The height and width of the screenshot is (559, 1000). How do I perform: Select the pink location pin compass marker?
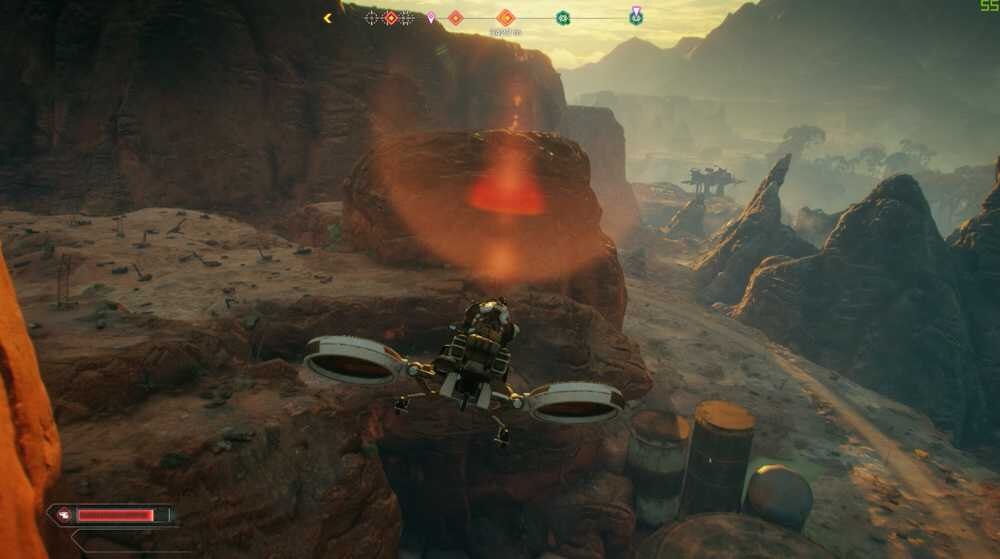pyautogui.click(x=431, y=17)
